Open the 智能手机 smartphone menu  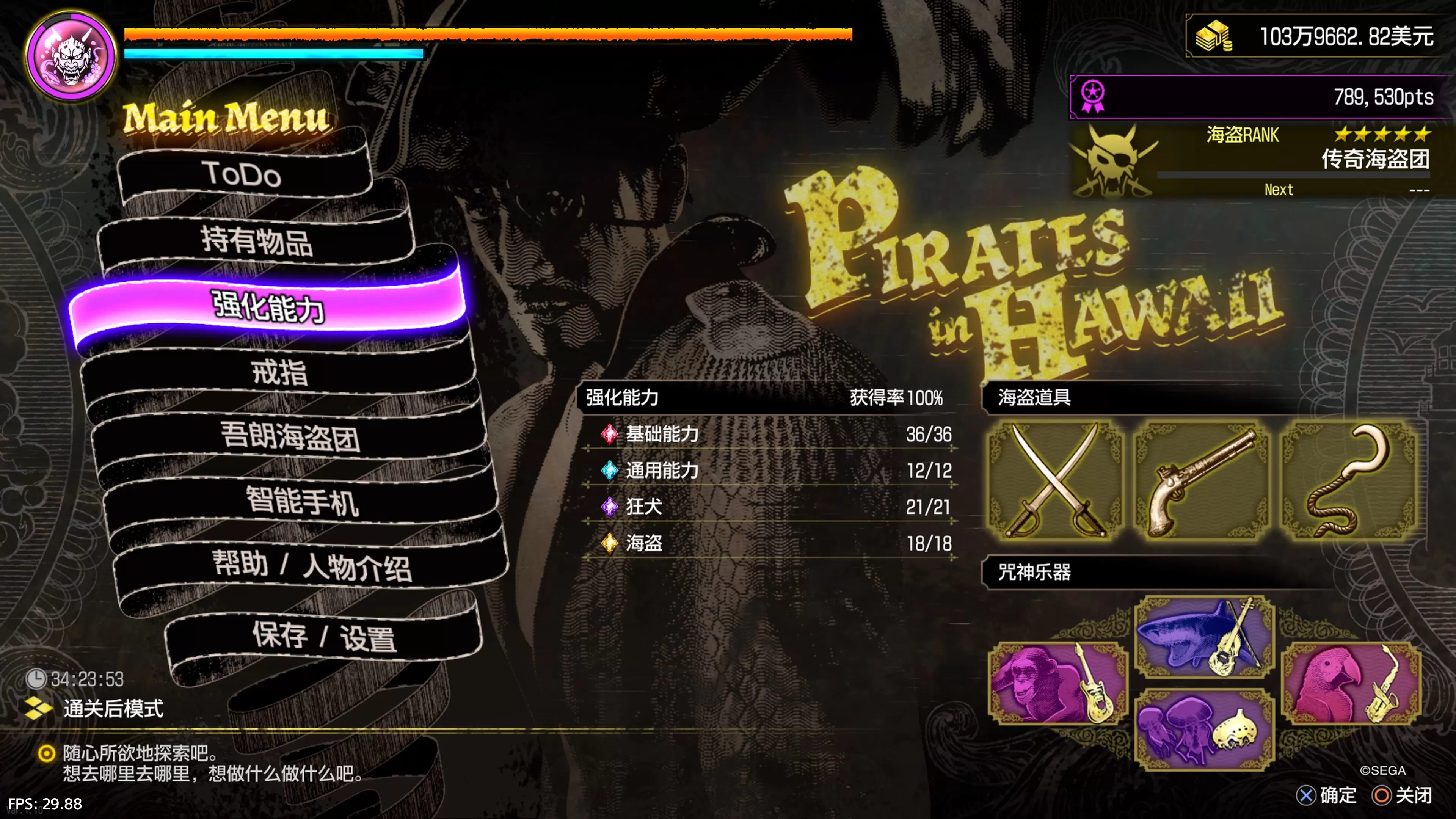tap(302, 501)
